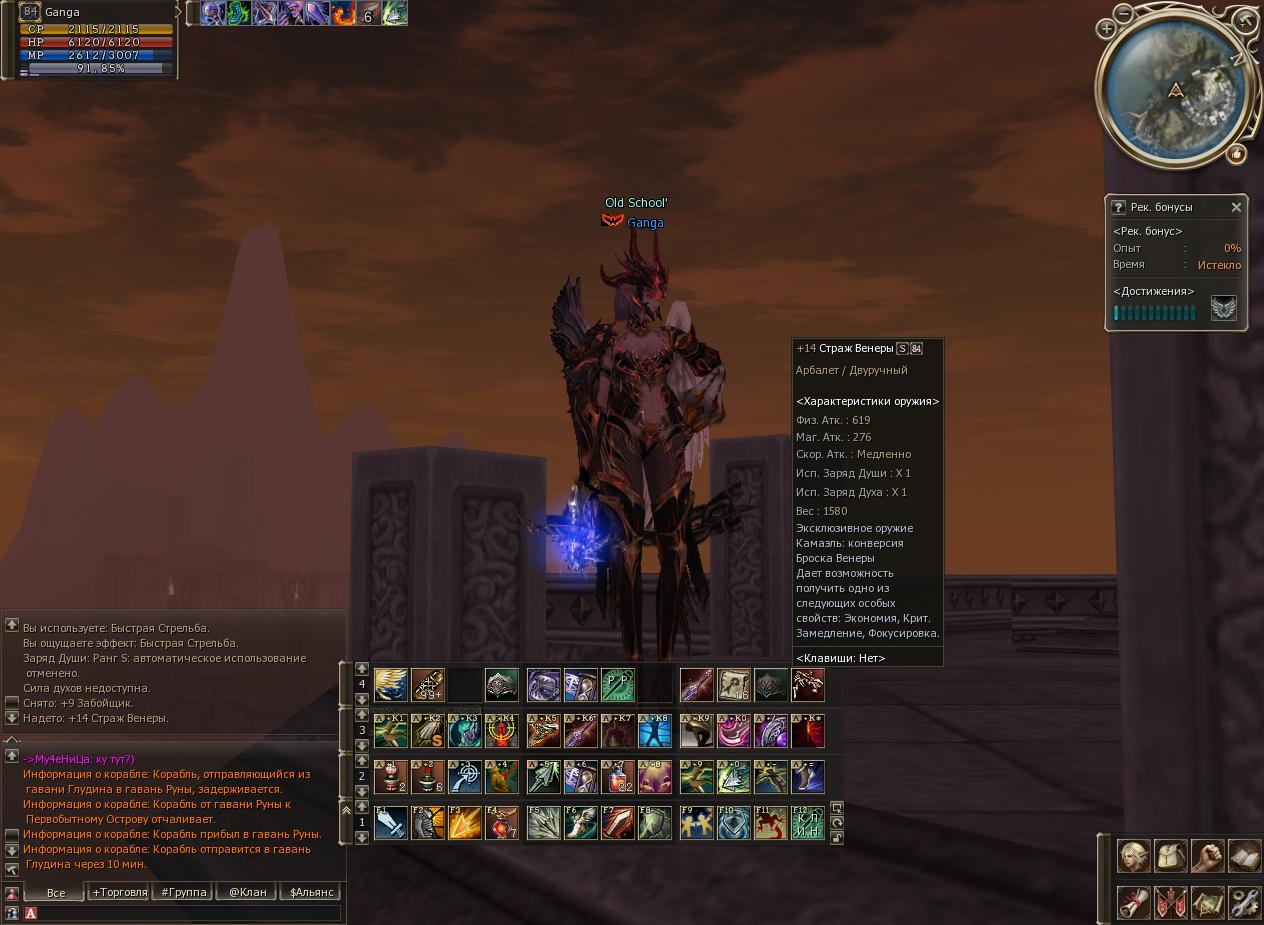
Task: Click the thumbs-up recommend button near the minimap
Action: pos(1237,154)
